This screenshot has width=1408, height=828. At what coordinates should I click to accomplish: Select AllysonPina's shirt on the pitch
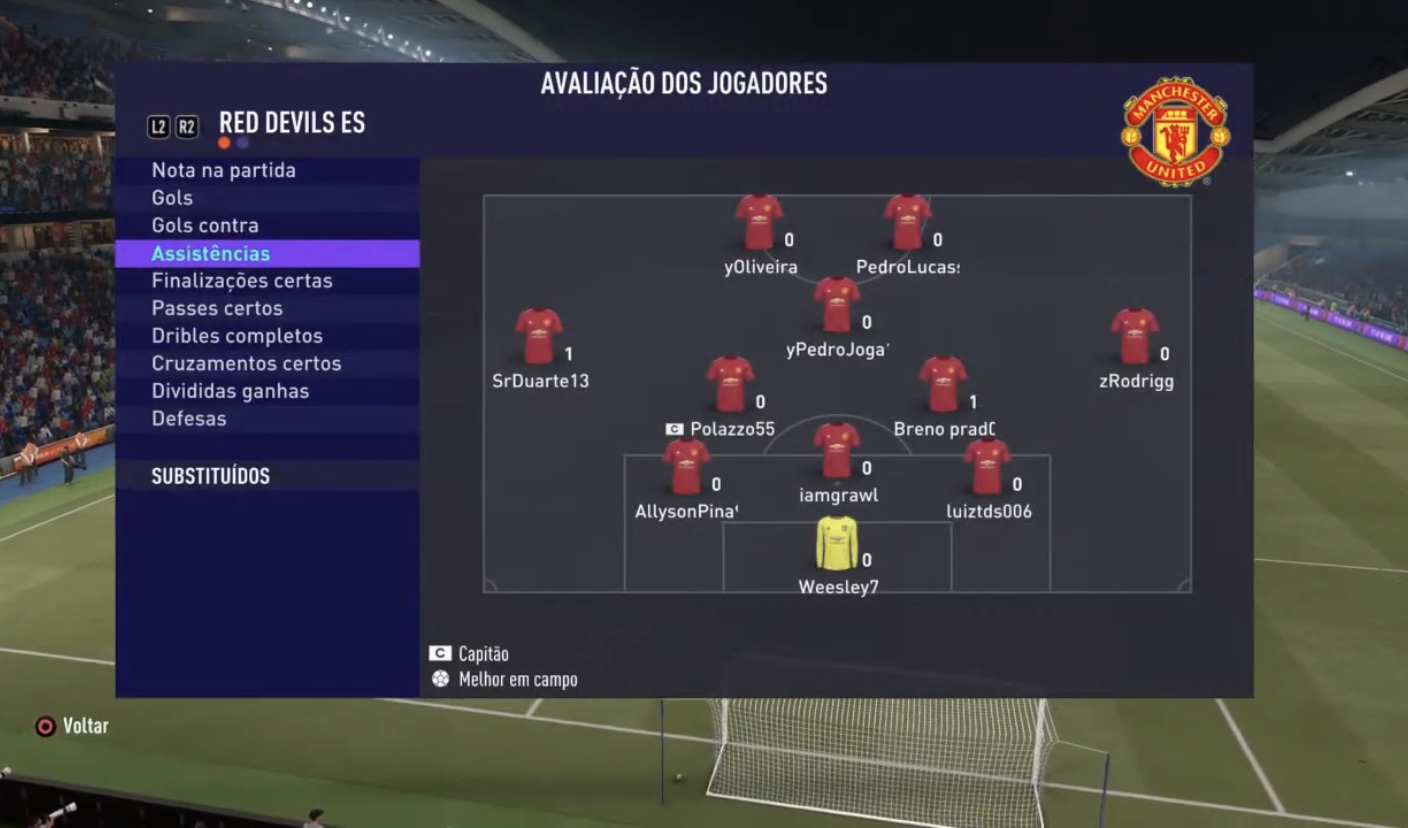686,467
